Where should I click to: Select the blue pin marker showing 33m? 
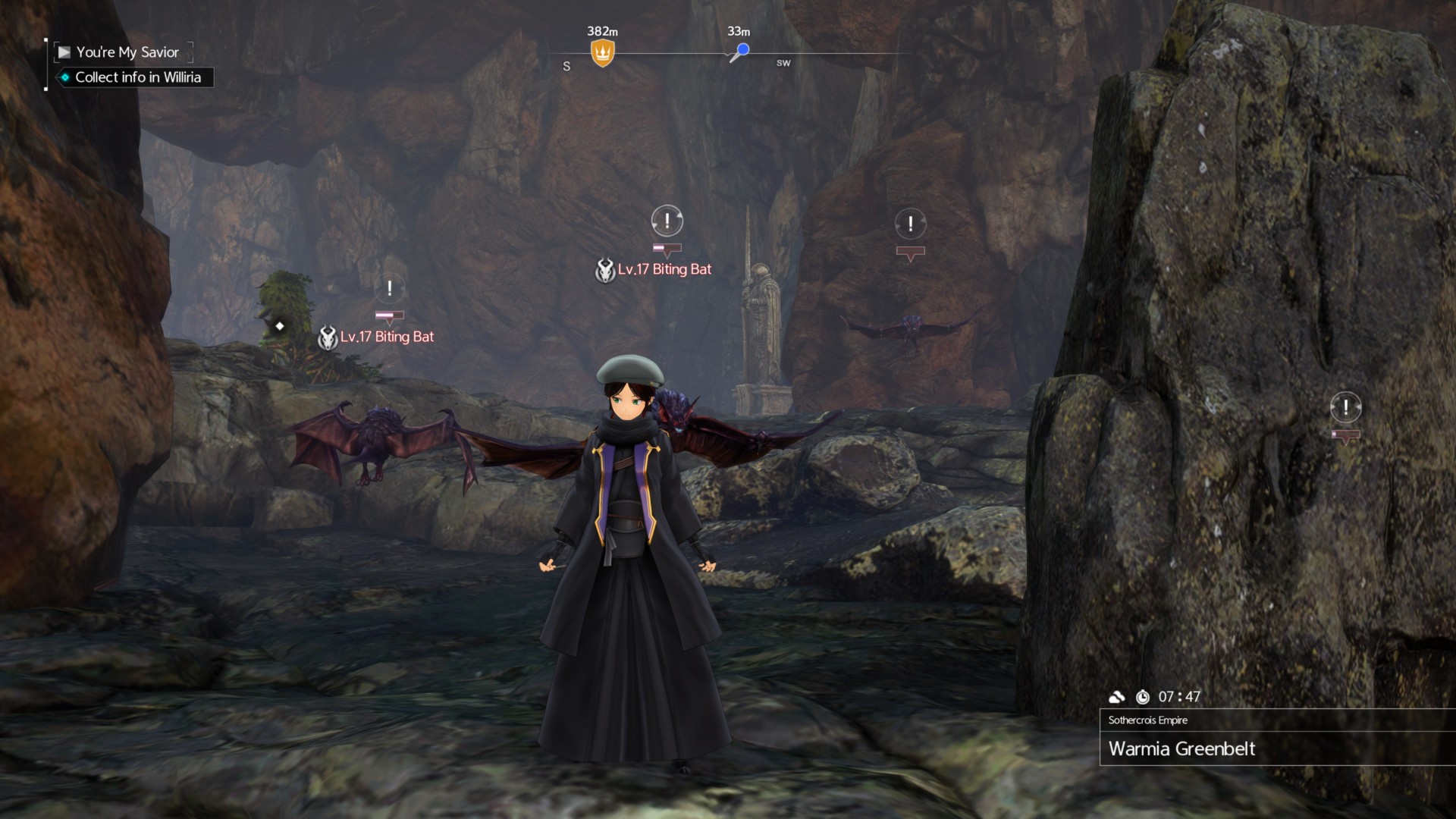click(742, 49)
